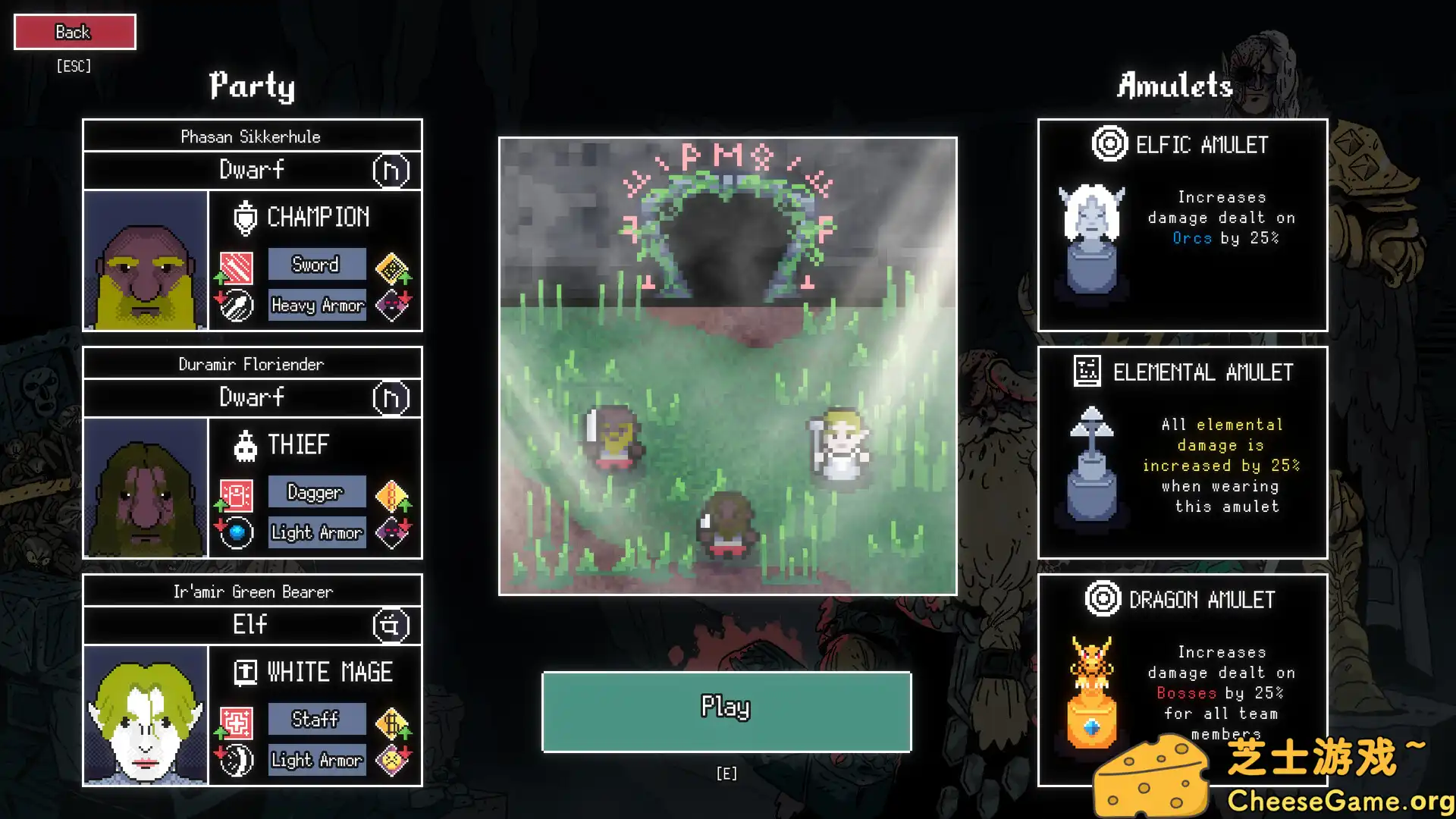Select Phasan Sikkerhule's portrait thumbnail
1456x819 pixels.
click(145, 262)
